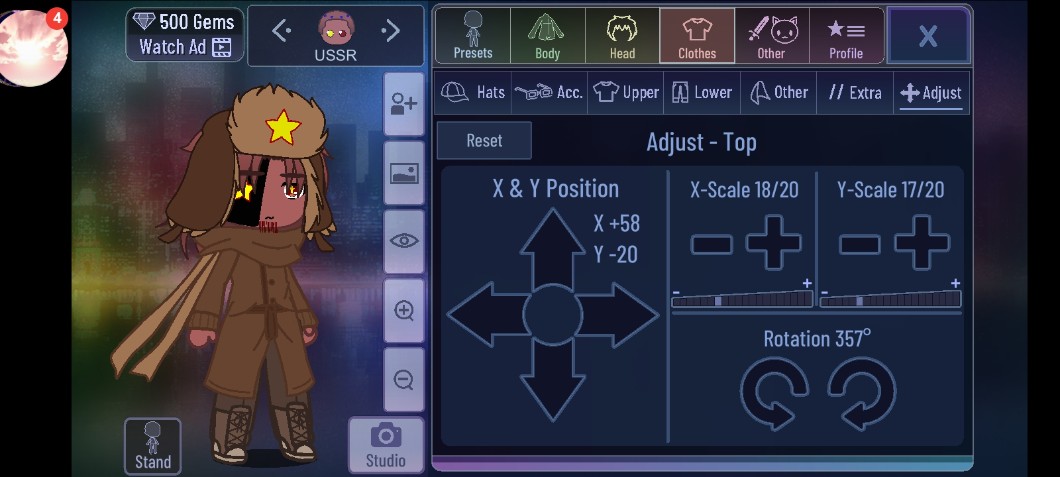The width and height of the screenshot is (1060, 477).
Task: Zoom in on the character preview
Action: (x=404, y=311)
